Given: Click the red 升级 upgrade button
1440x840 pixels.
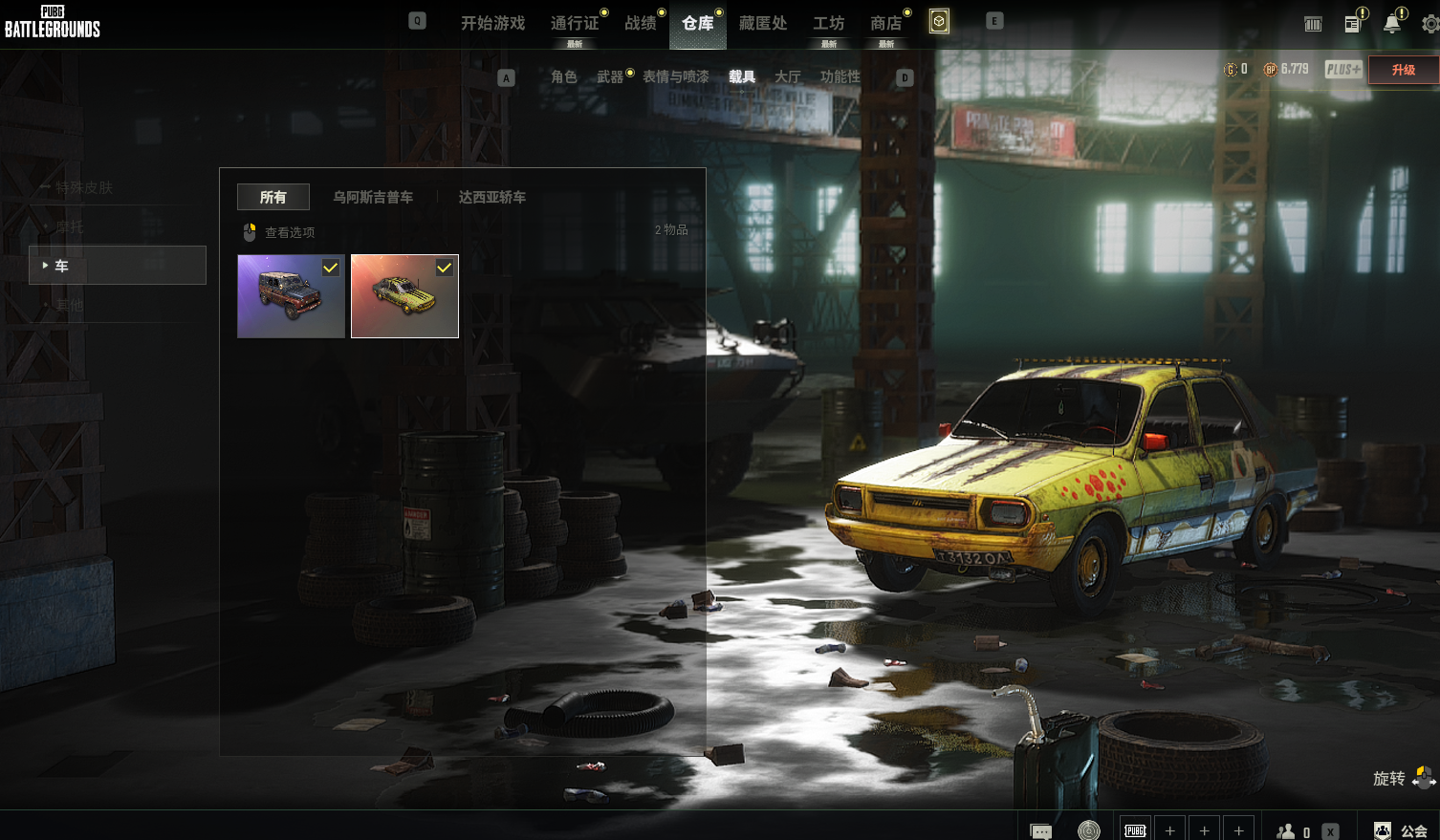Looking at the screenshot, I should tap(1403, 70).
